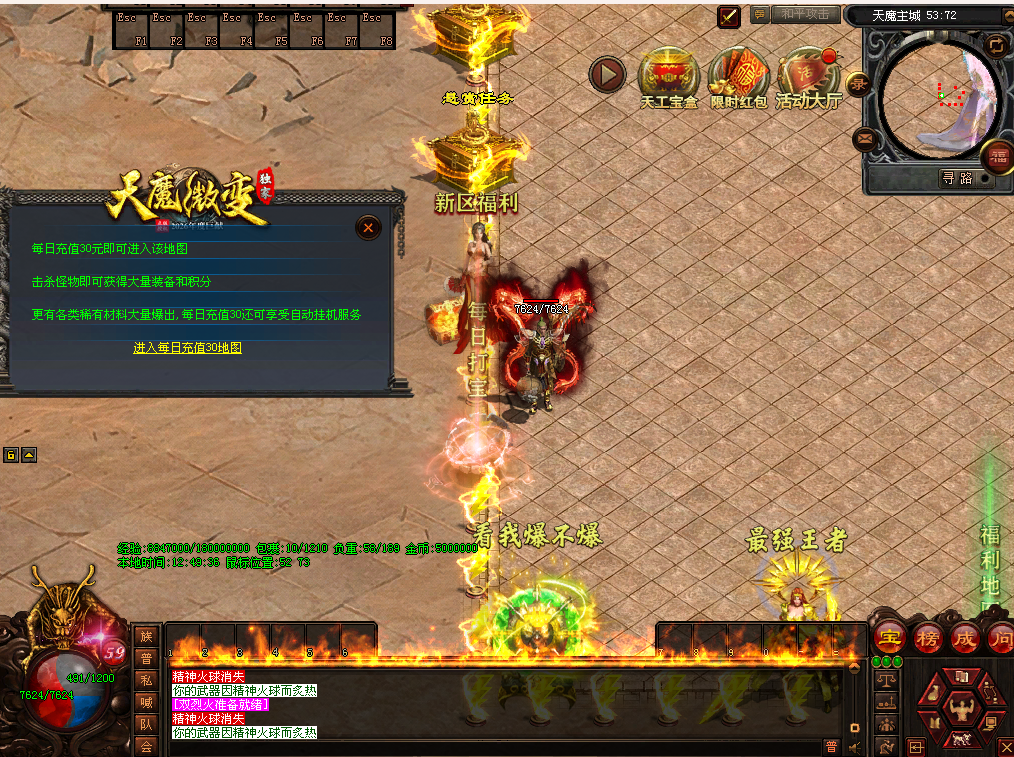1014x757 pixels.
Task: Open the 限时红包 red envelope icon
Action: click(739, 75)
